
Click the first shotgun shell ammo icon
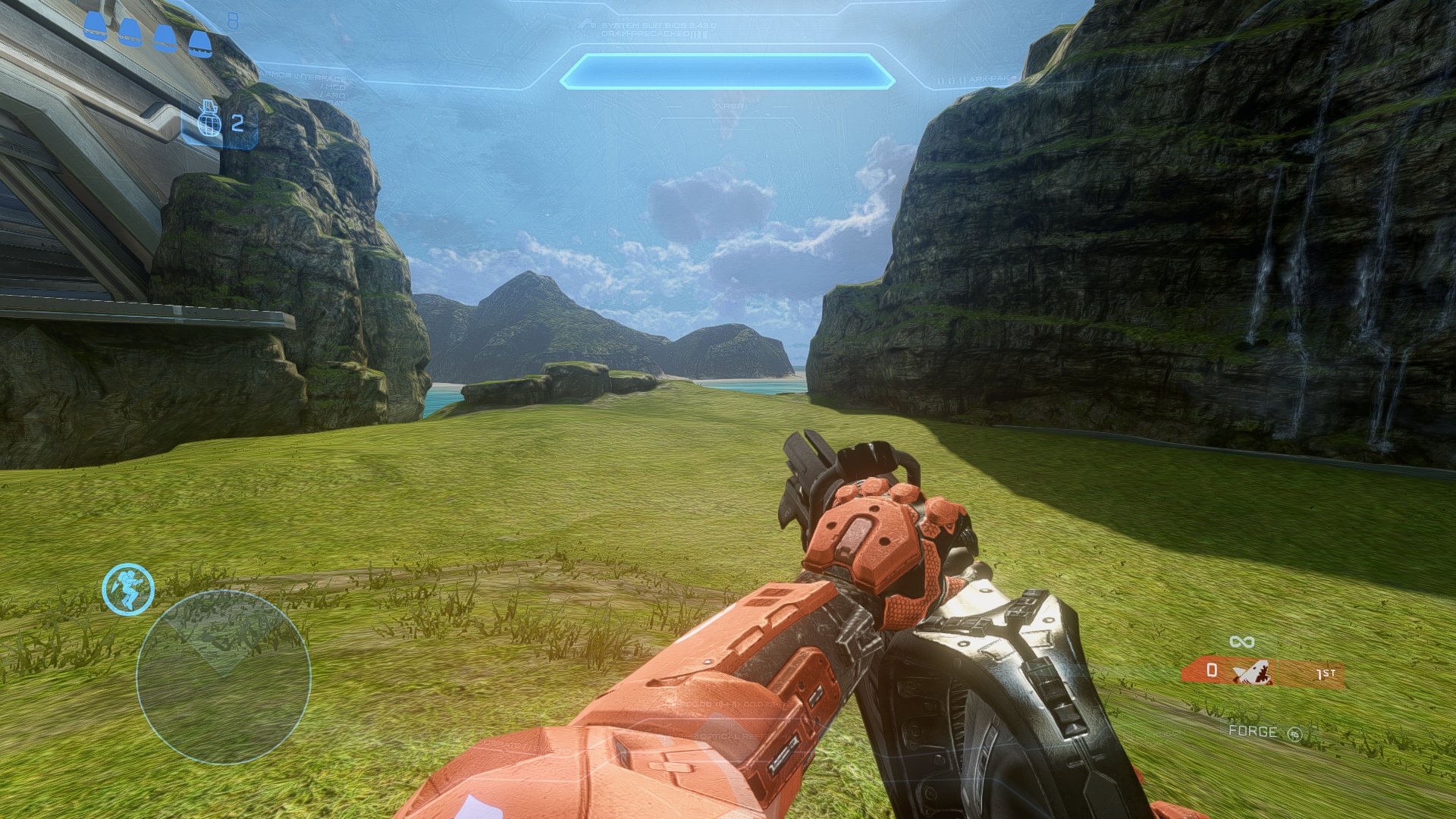click(96, 25)
